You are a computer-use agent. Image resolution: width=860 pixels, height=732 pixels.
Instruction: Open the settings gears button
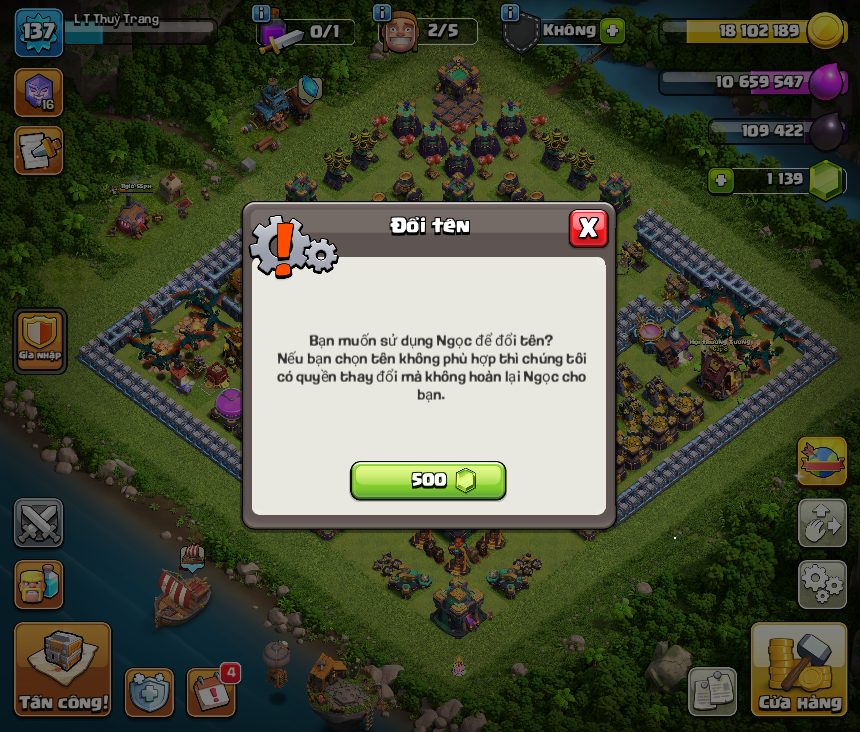pos(822,584)
